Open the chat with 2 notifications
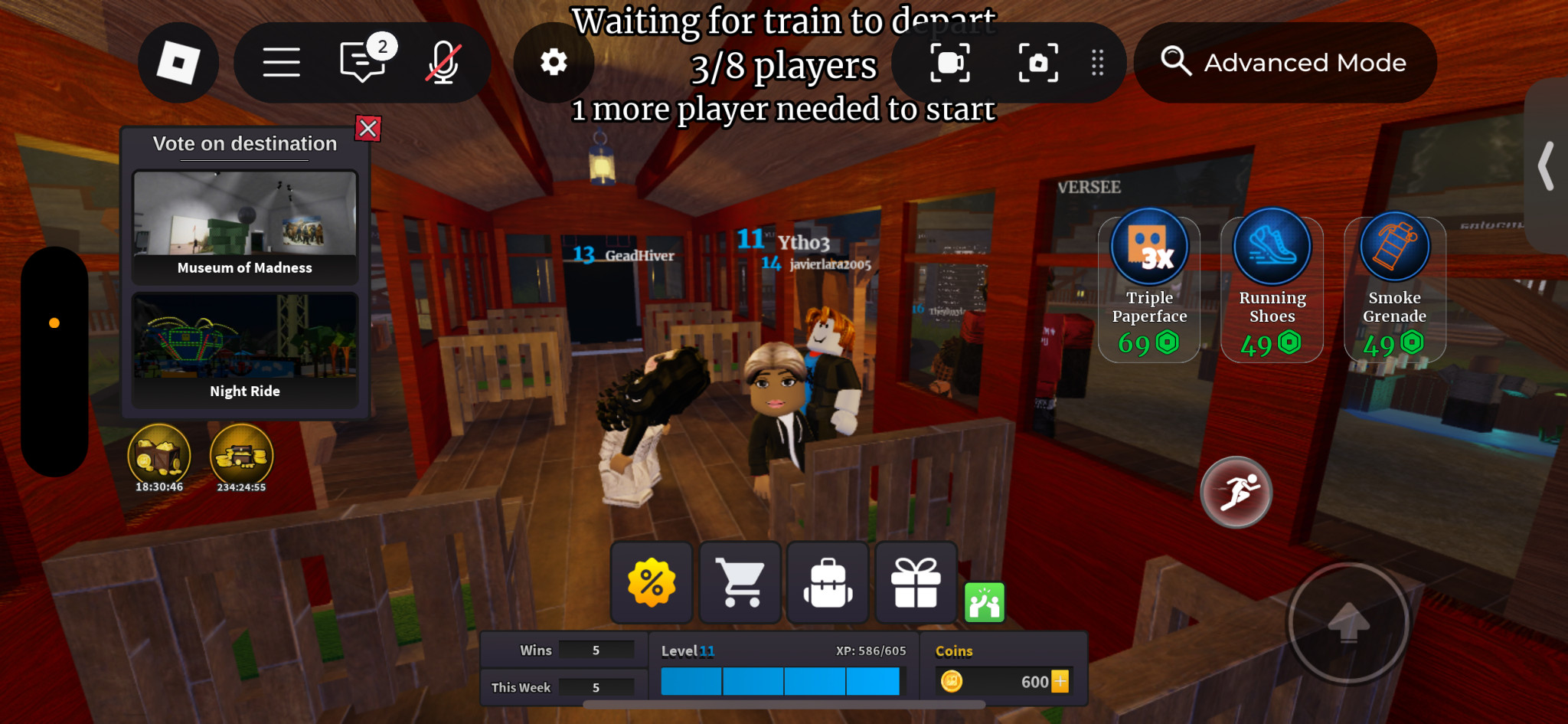The image size is (1568, 724). point(362,61)
